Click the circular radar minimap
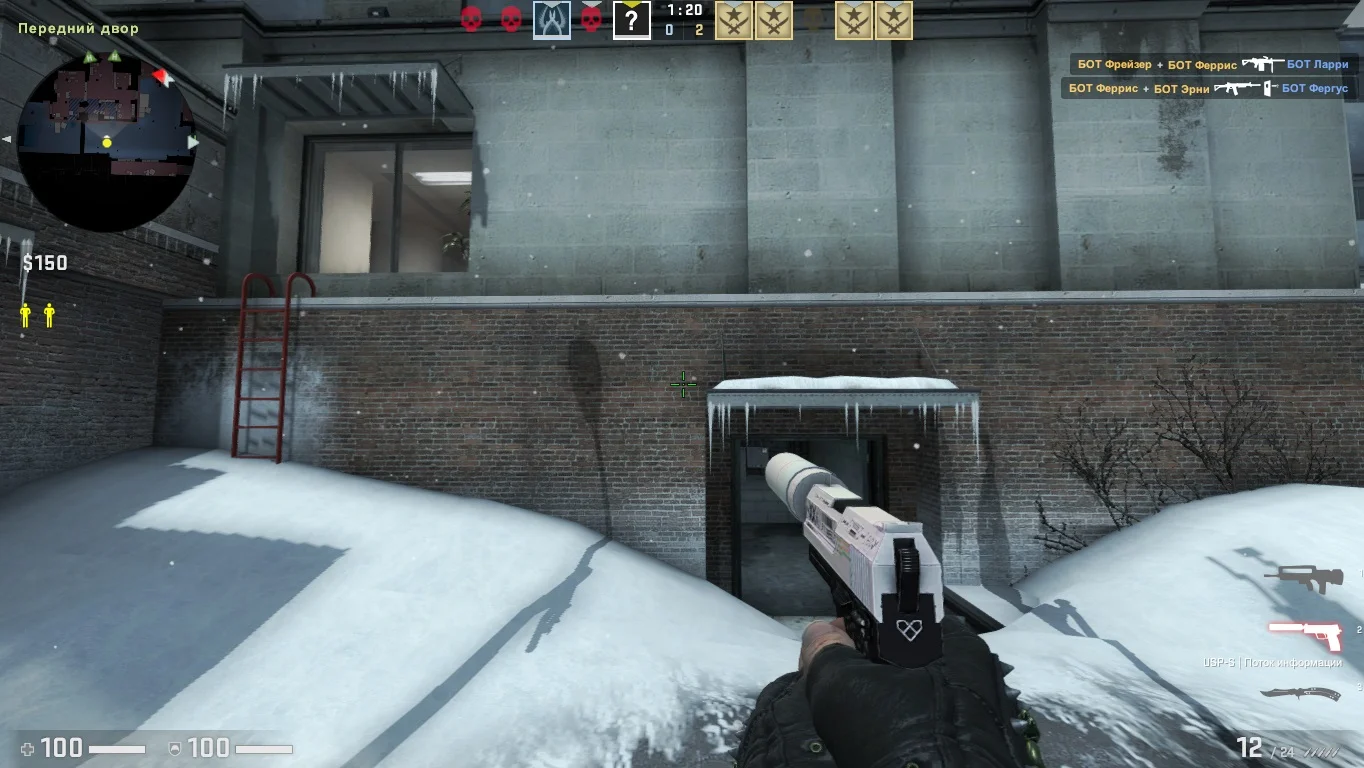 tap(106, 140)
